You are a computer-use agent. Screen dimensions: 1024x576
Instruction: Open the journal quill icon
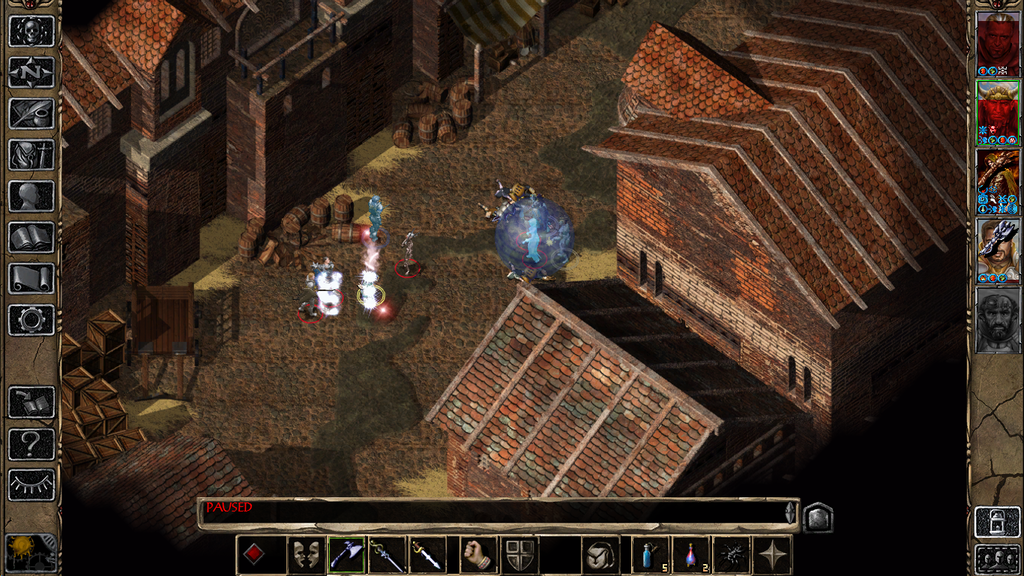click(x=31, y=113)
